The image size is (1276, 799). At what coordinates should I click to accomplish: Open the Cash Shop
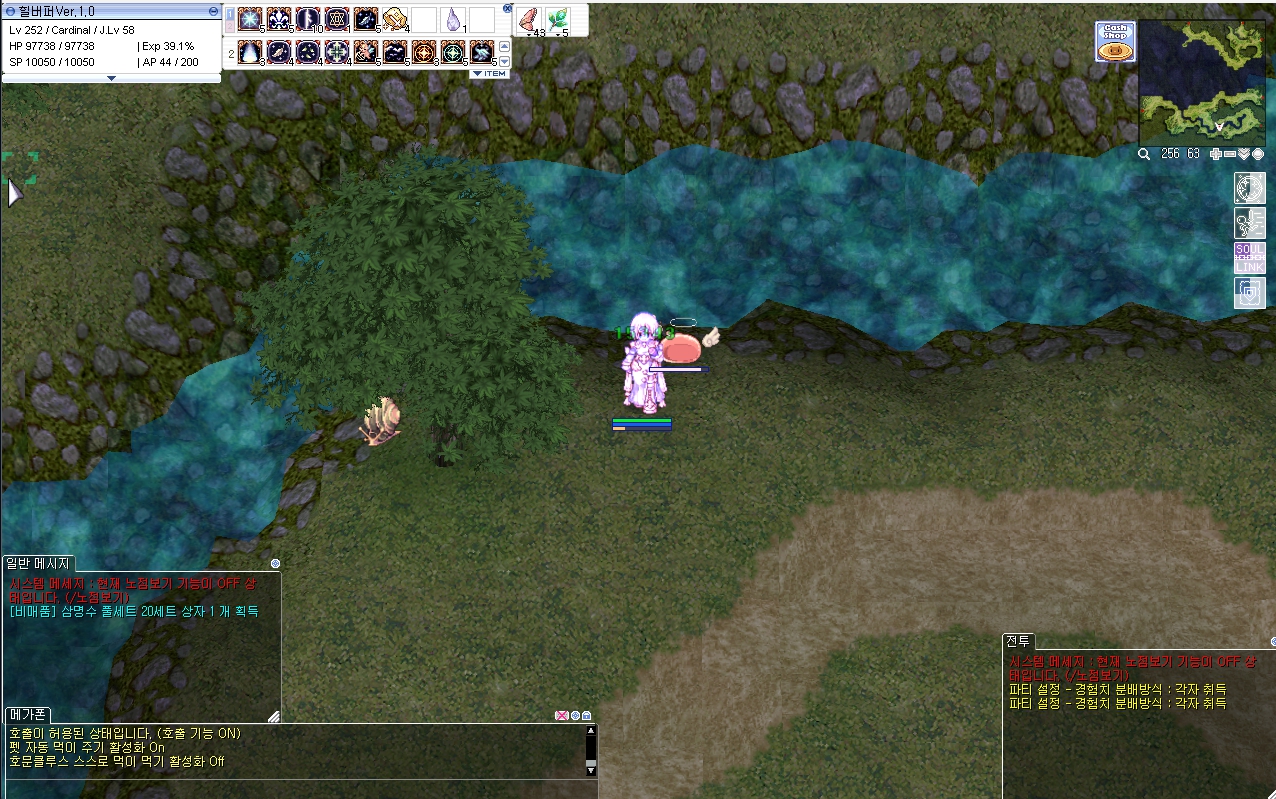pos(1115,42)
